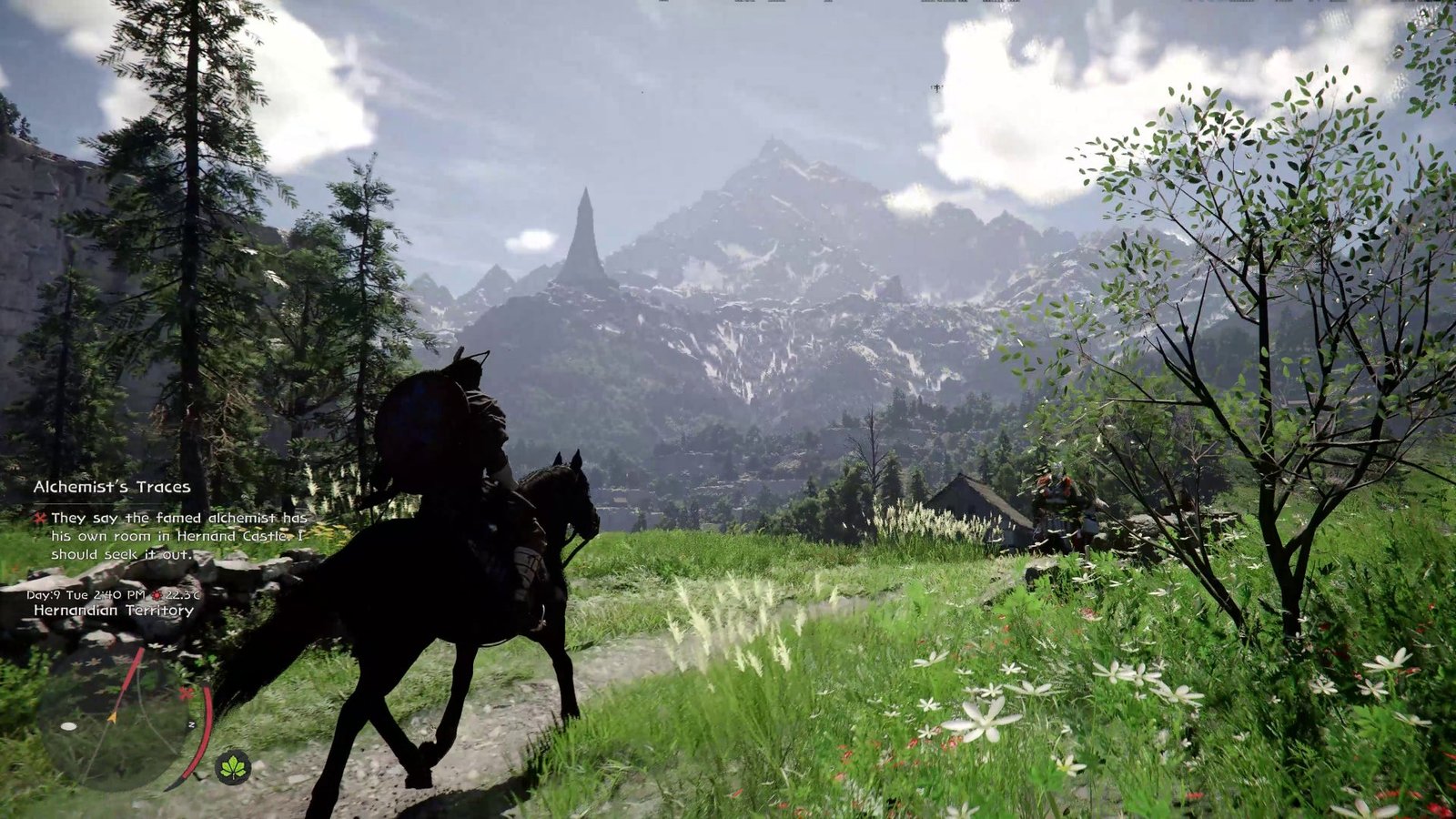Click the yellow player arrow in the minimap
Screen dimensions: 1456x819
112,717
